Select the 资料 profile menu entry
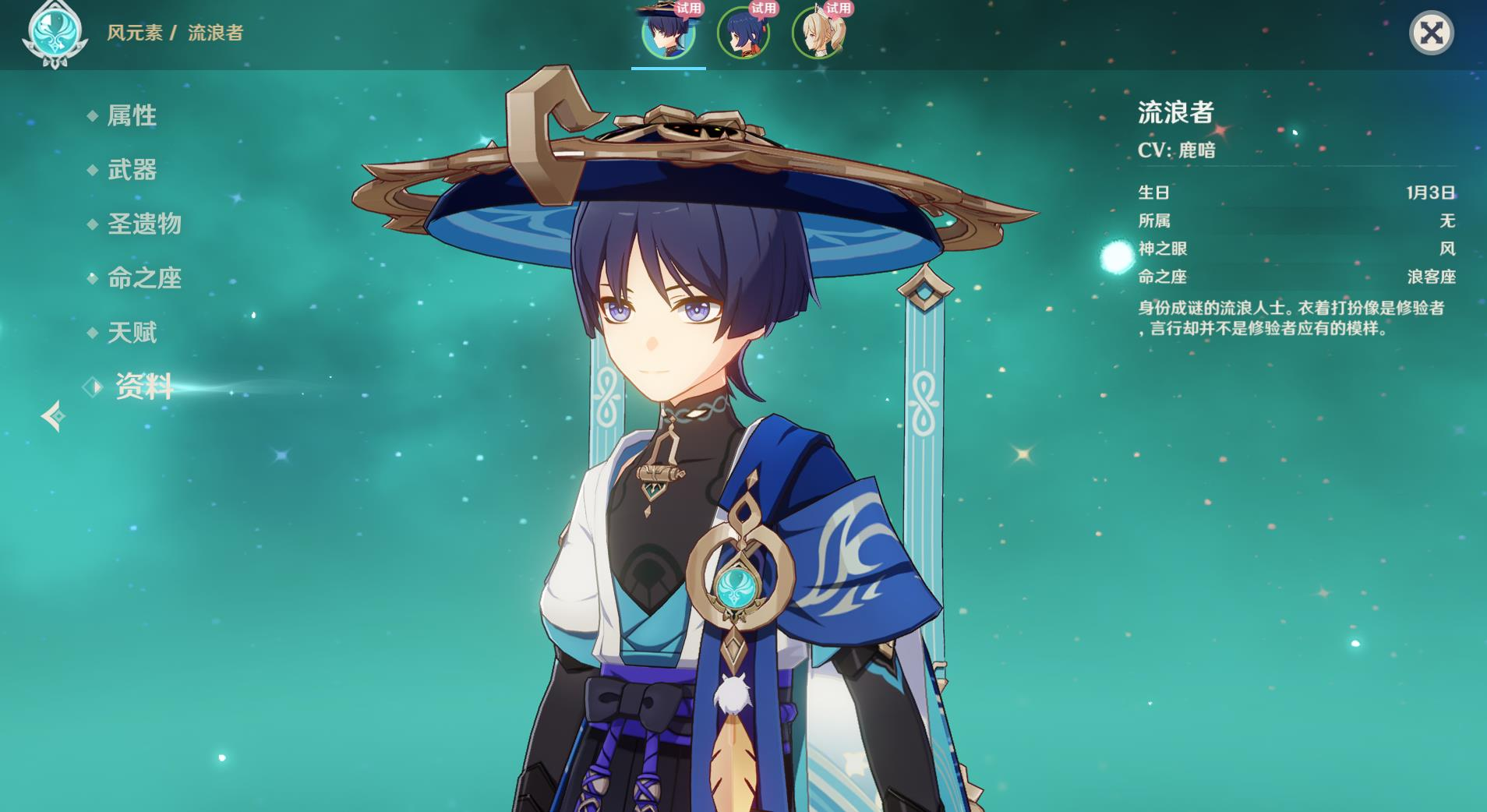 point(143,387)
